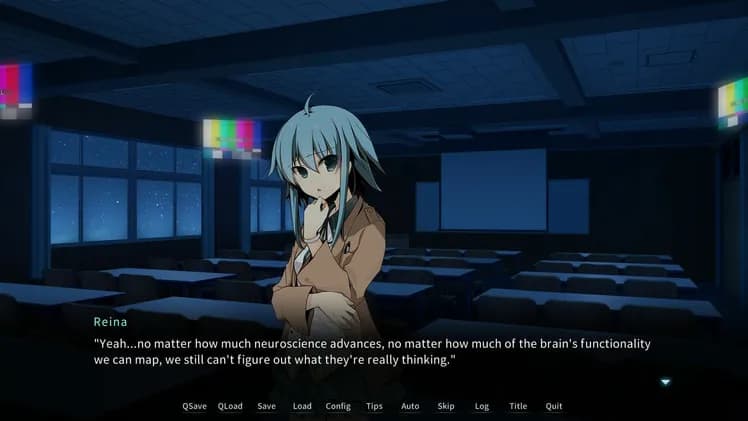The width and height of the screenshot is (748, 421).
Task: Click the QSave quick save button
Action: click(x=194, y=406)
